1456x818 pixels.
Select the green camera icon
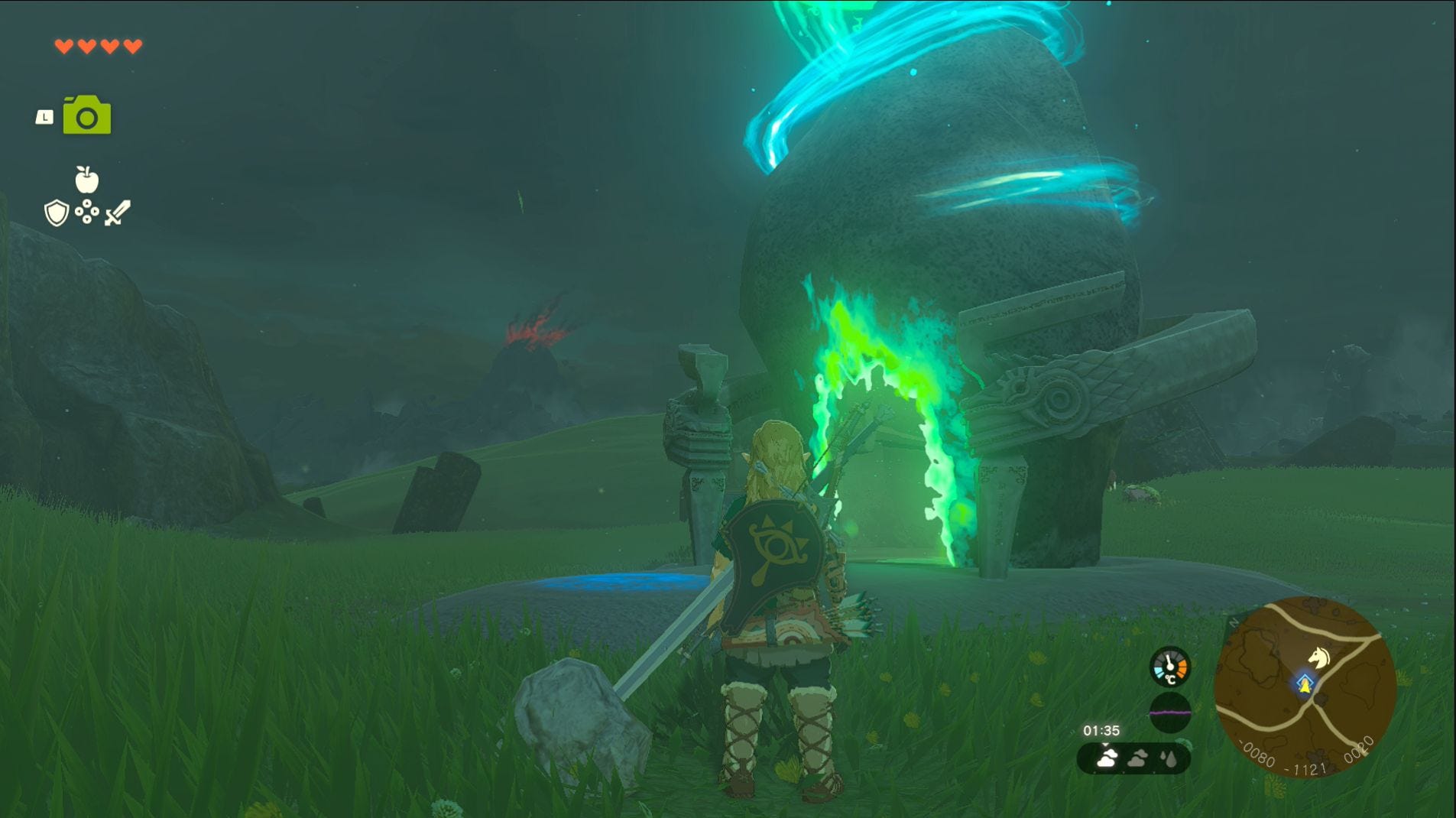click(87, 114)
